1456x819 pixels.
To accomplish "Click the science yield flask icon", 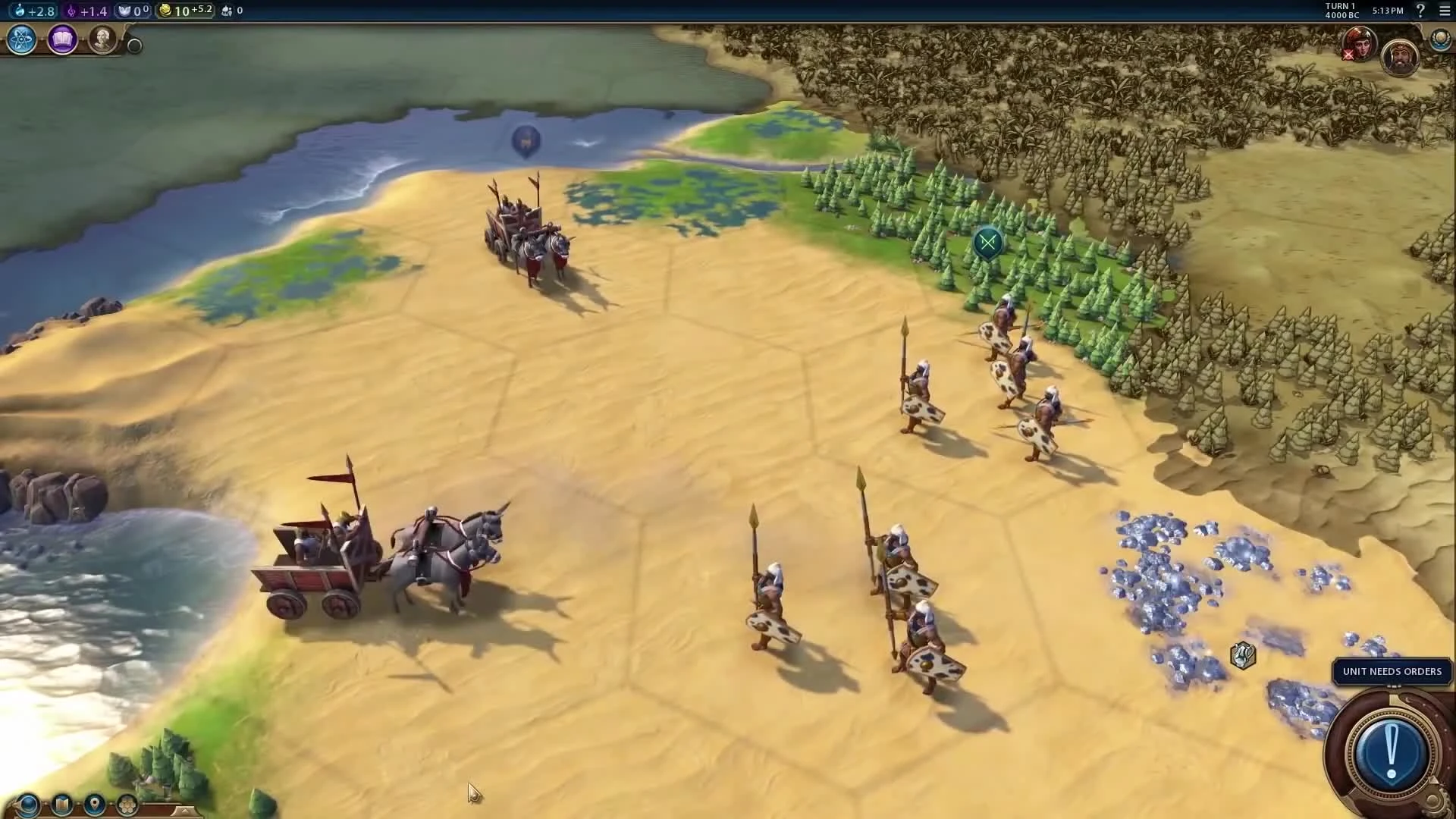I will [x=19, y=10].
